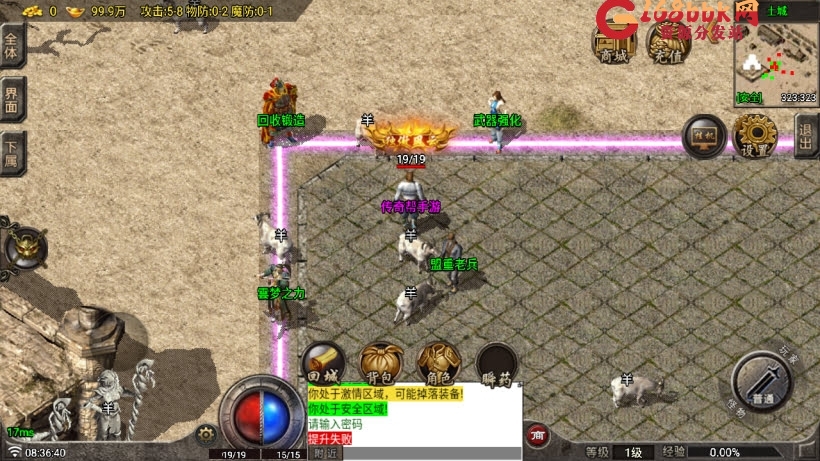The width and height of the screenshot is (820, 461).
Task: Open 设置 gear settings
Action: pos(755,135)
